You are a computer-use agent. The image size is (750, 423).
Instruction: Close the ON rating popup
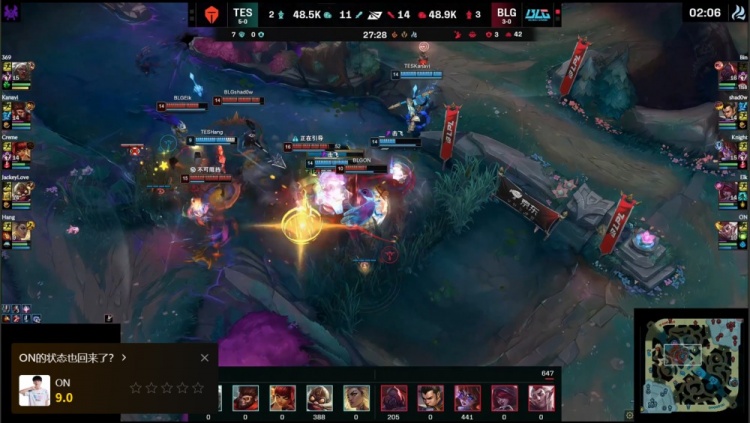pos(205,357)
